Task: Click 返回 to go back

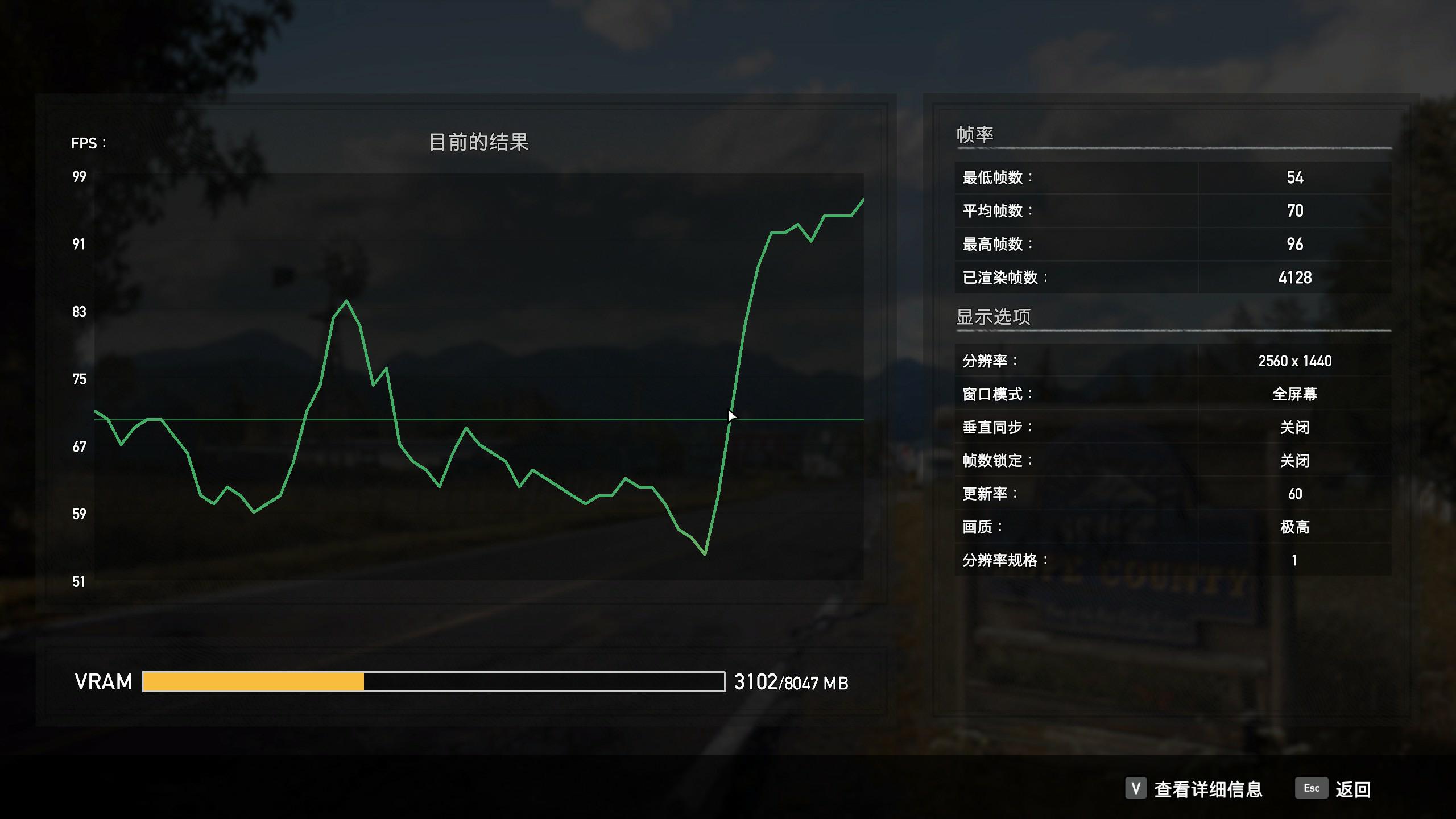Action: (1355, 789)
